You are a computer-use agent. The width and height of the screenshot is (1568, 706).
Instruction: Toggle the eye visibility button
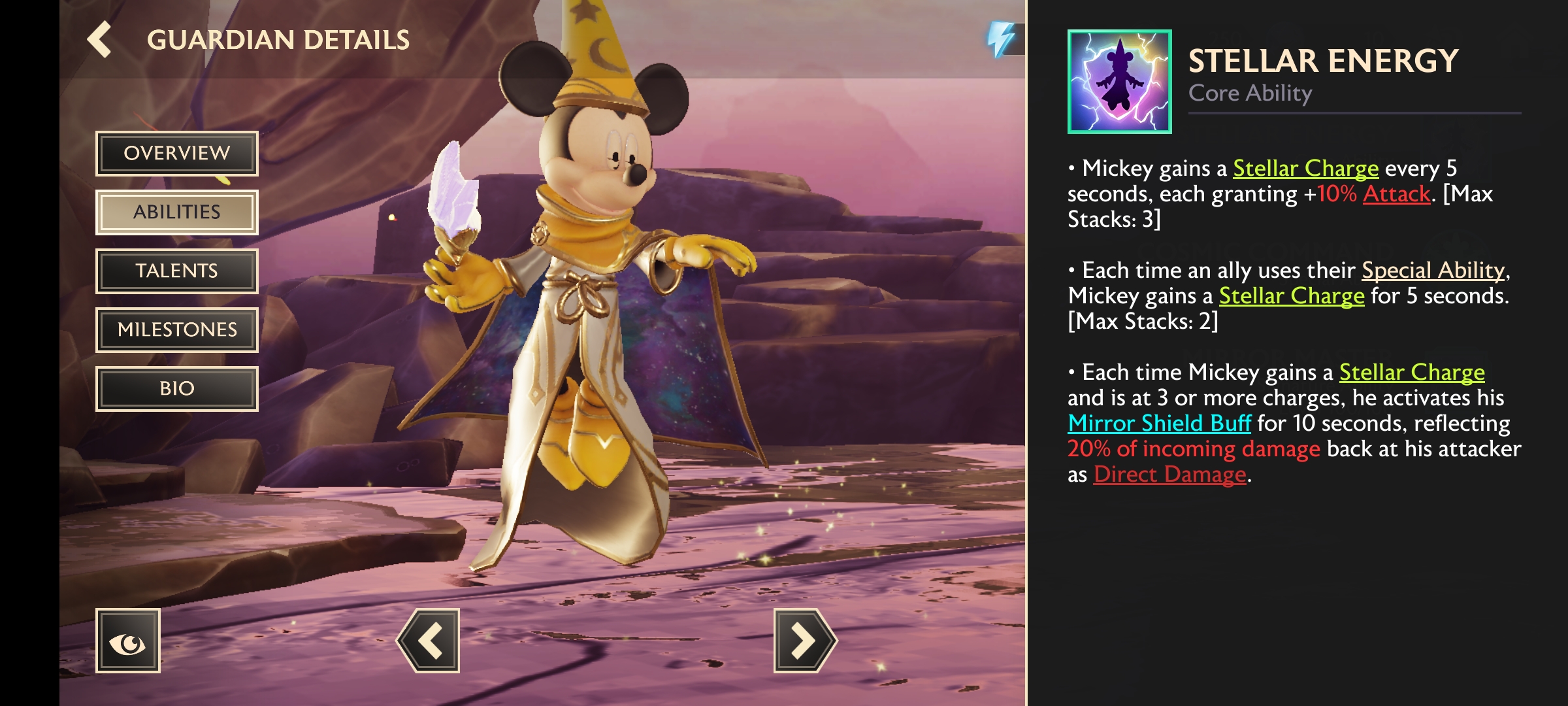(128, 641)
